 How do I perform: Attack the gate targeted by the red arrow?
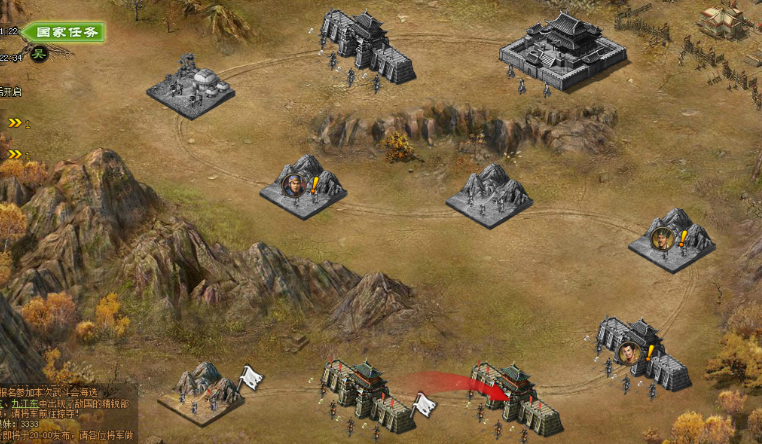(x=517, y=397)
